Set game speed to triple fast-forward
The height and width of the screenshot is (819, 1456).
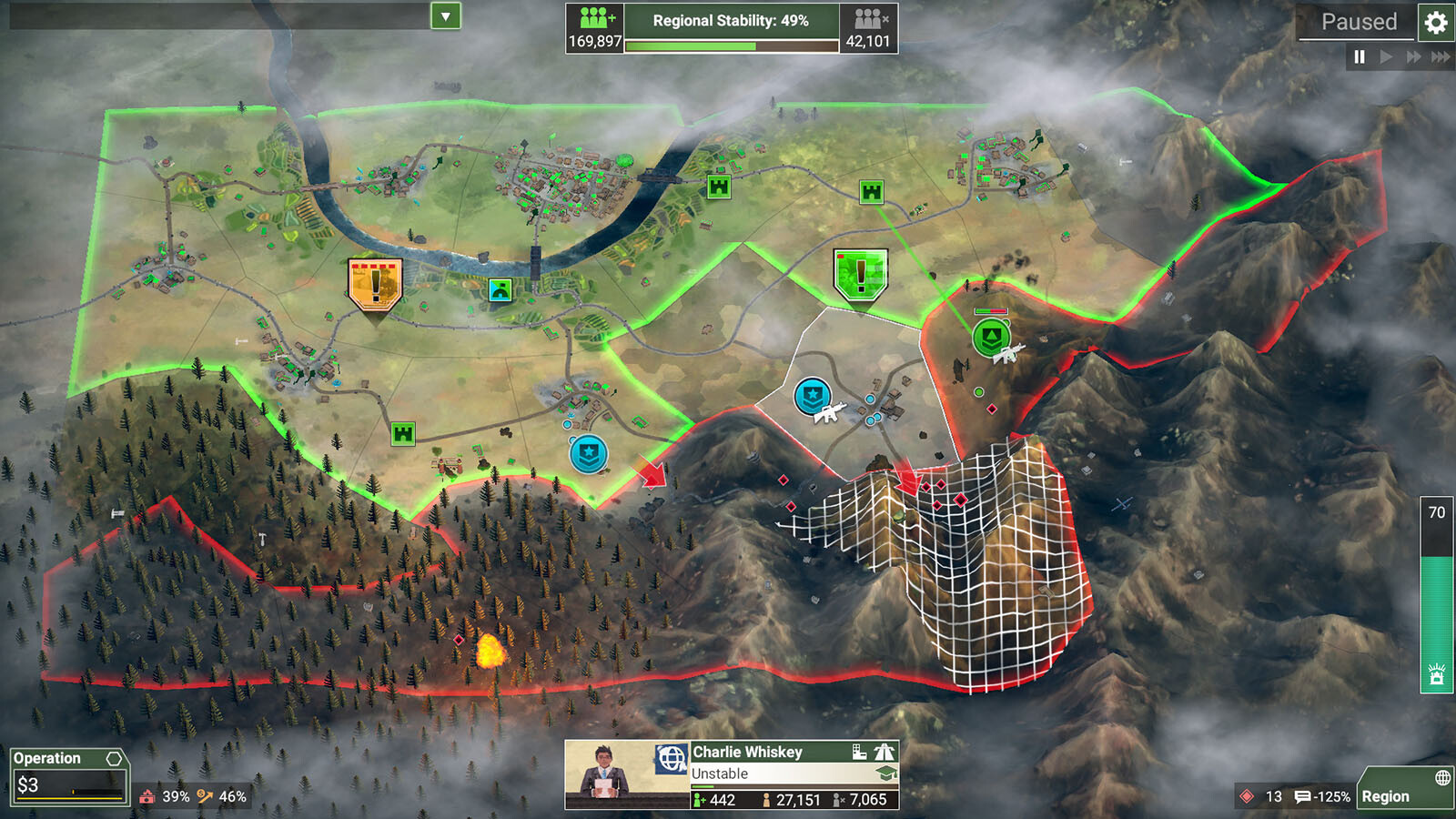pyautogui.click(x=1441, y=56)
